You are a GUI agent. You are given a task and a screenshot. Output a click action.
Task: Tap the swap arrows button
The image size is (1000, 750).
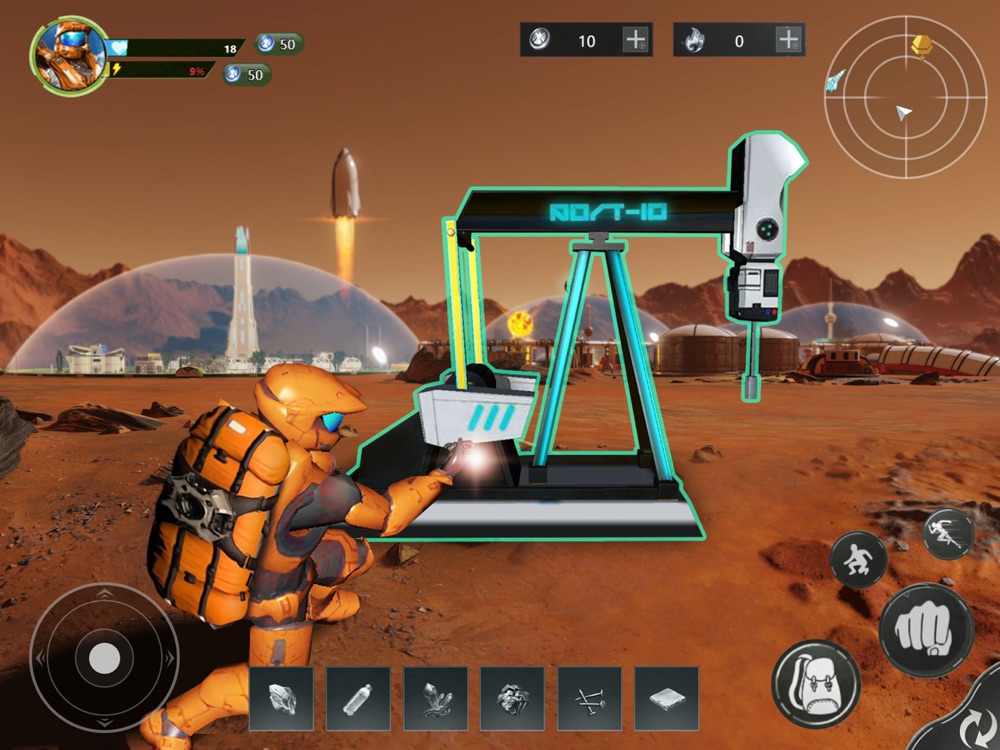coord(966,722)
